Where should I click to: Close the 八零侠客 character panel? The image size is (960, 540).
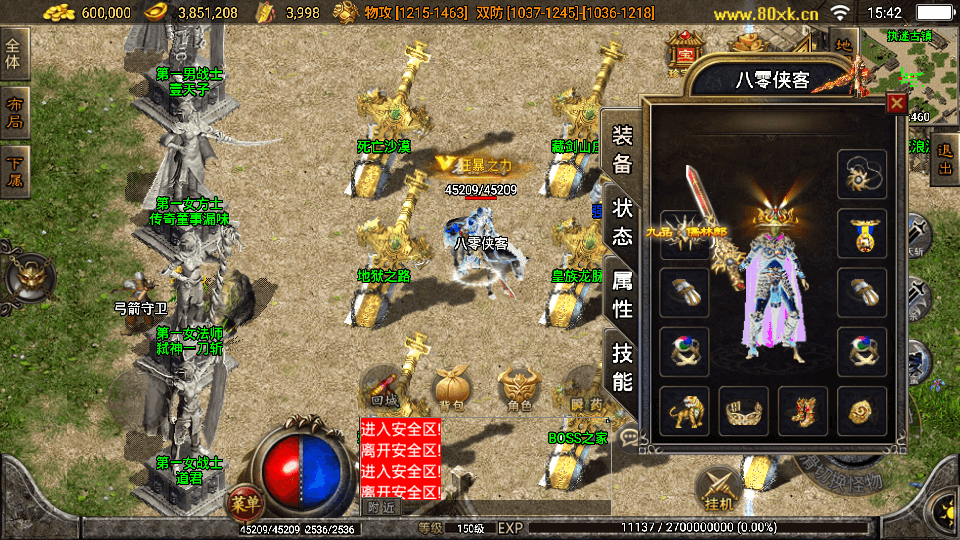[x=896, y=102]
